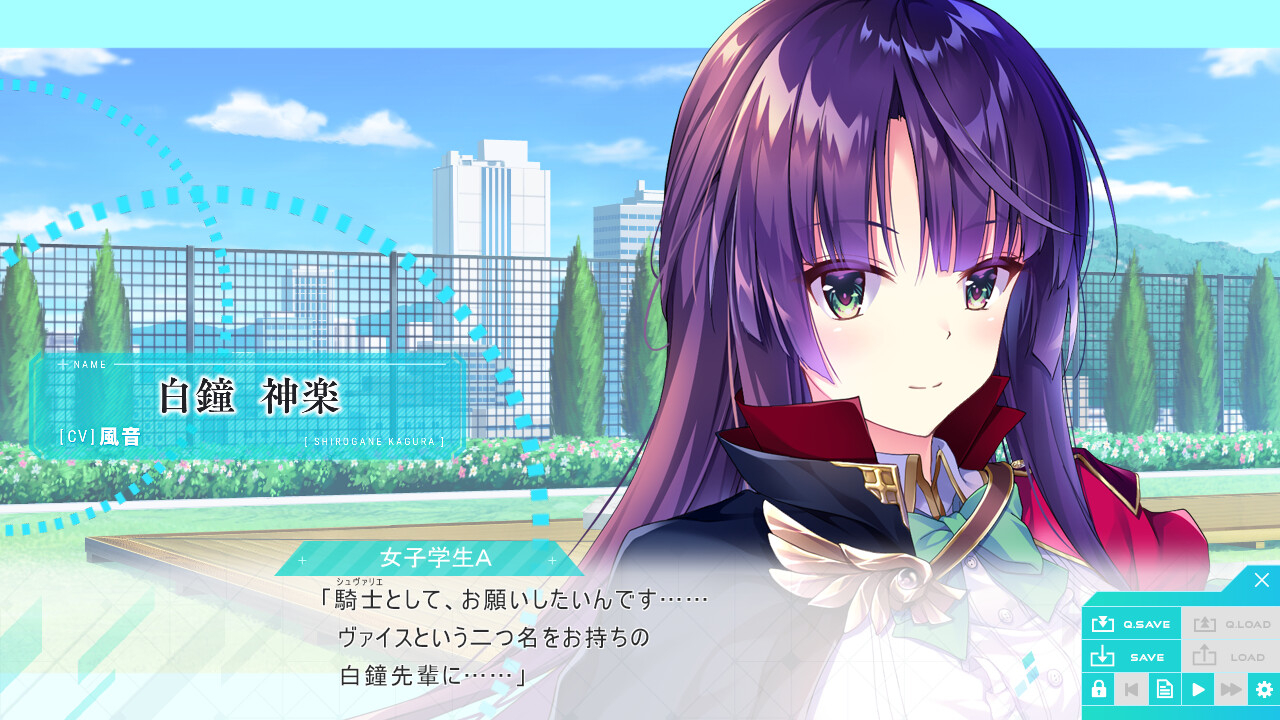Click the download-arrow icon inside SAVE
1280x720 pixels.
[x=1104, y=656]
